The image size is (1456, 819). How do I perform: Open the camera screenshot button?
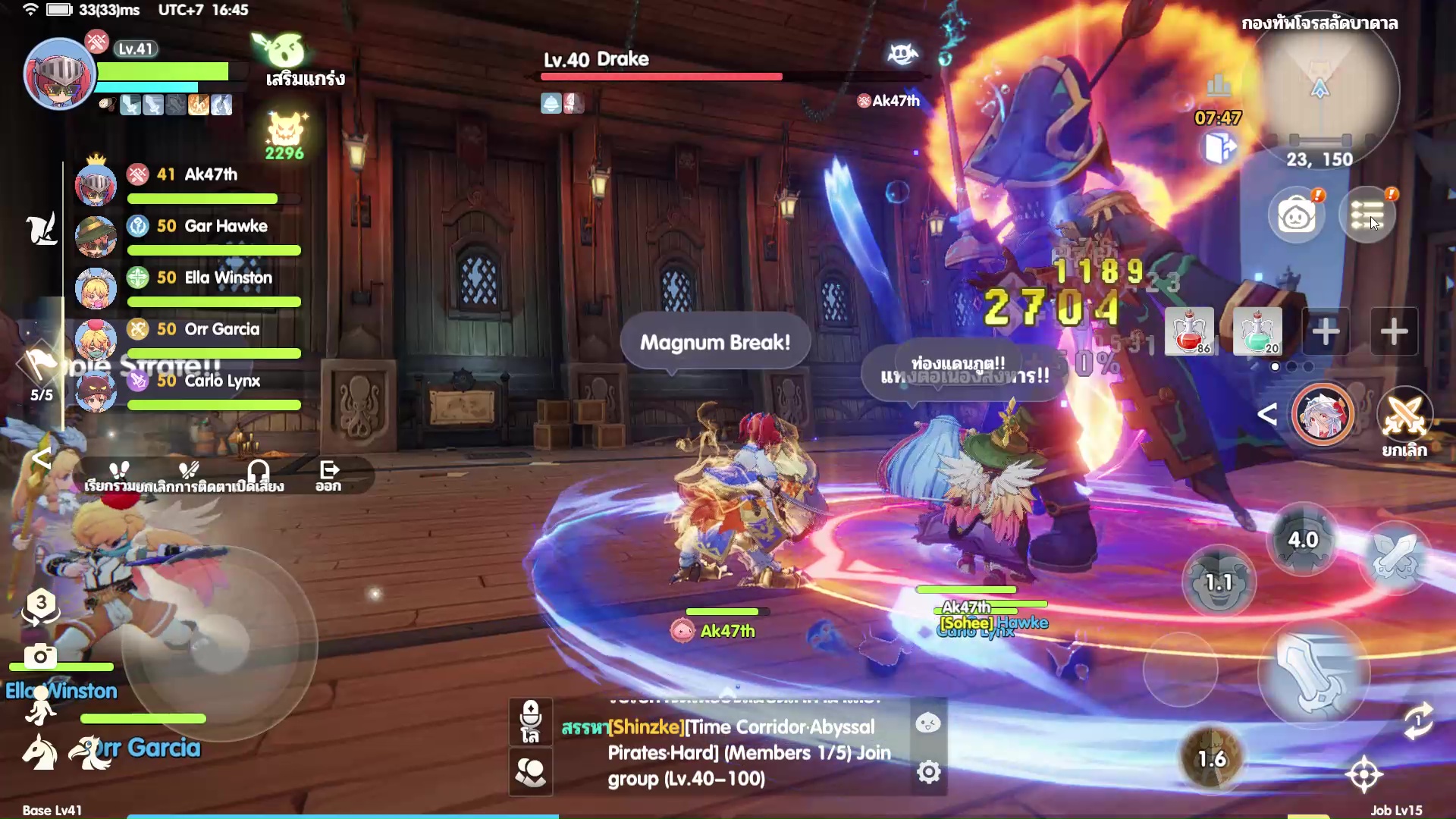coord(40,655)
